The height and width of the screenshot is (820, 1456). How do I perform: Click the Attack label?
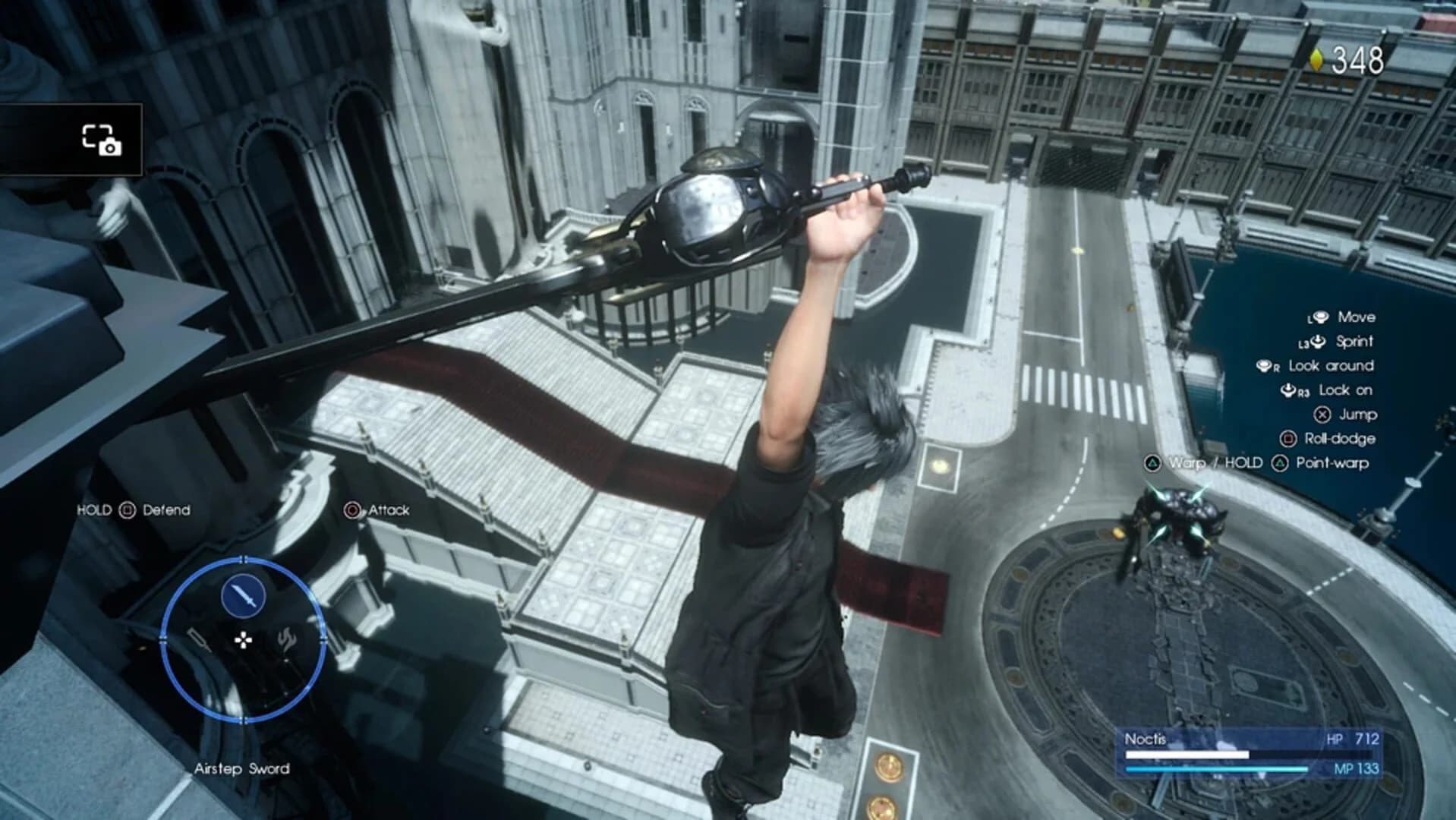389,510
